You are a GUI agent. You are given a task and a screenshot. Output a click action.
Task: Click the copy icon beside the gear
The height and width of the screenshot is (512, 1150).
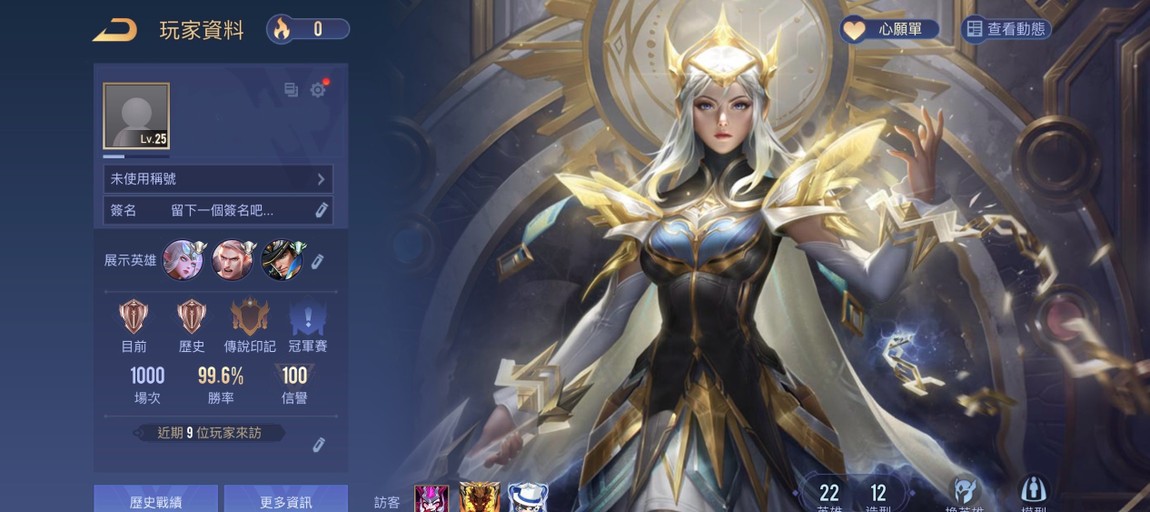[x=291, y=90]
